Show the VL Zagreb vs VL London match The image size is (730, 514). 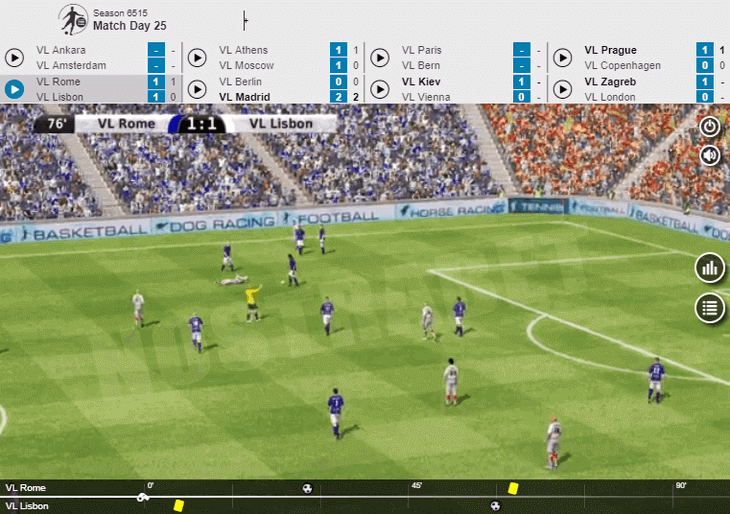563,89
